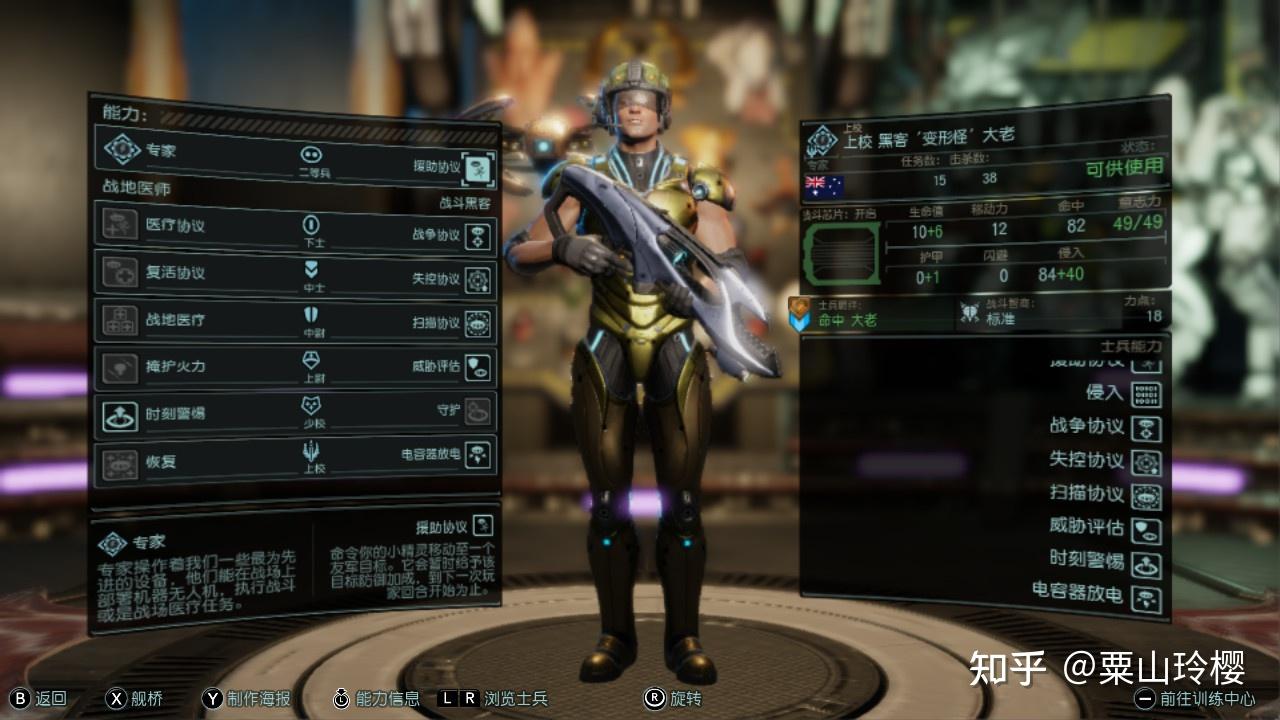The image size is (1280, 720).
Task: Click 电容器放电 in the 士兵能力 list
Action: [1146, 597]
